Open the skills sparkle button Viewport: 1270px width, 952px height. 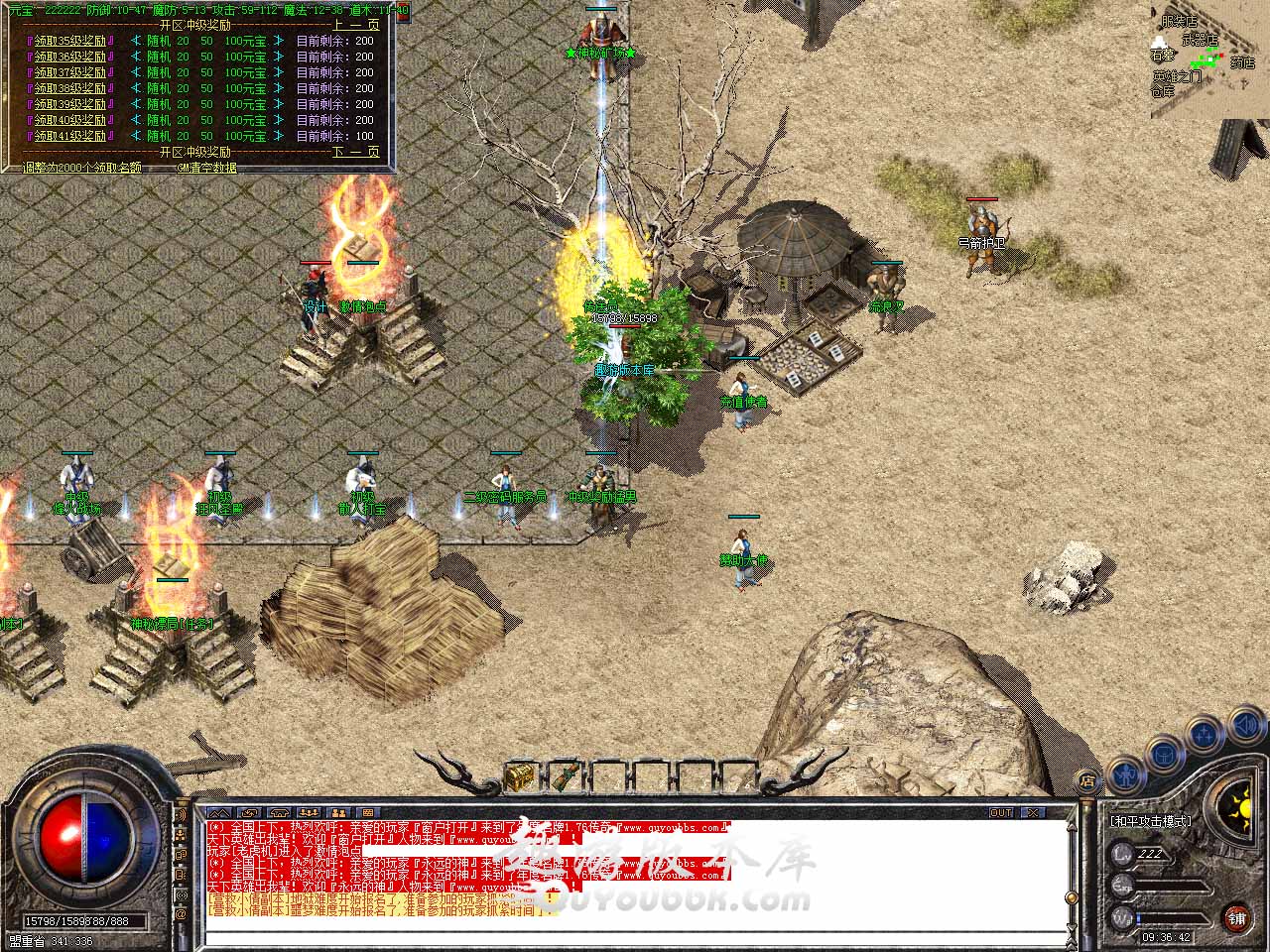tap(1205, 735)
